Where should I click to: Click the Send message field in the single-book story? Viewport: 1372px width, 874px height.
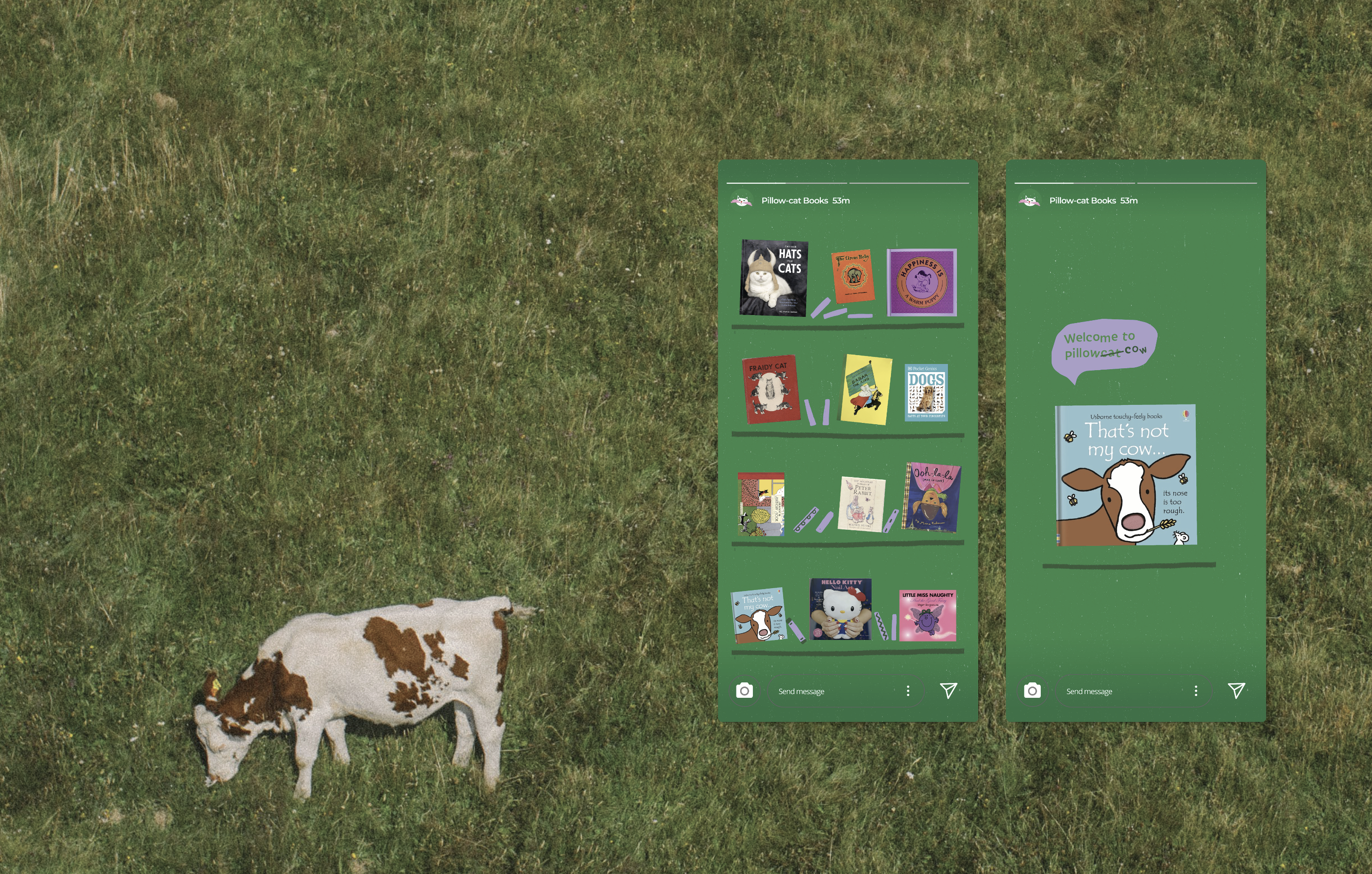[x=1119, y=691]
